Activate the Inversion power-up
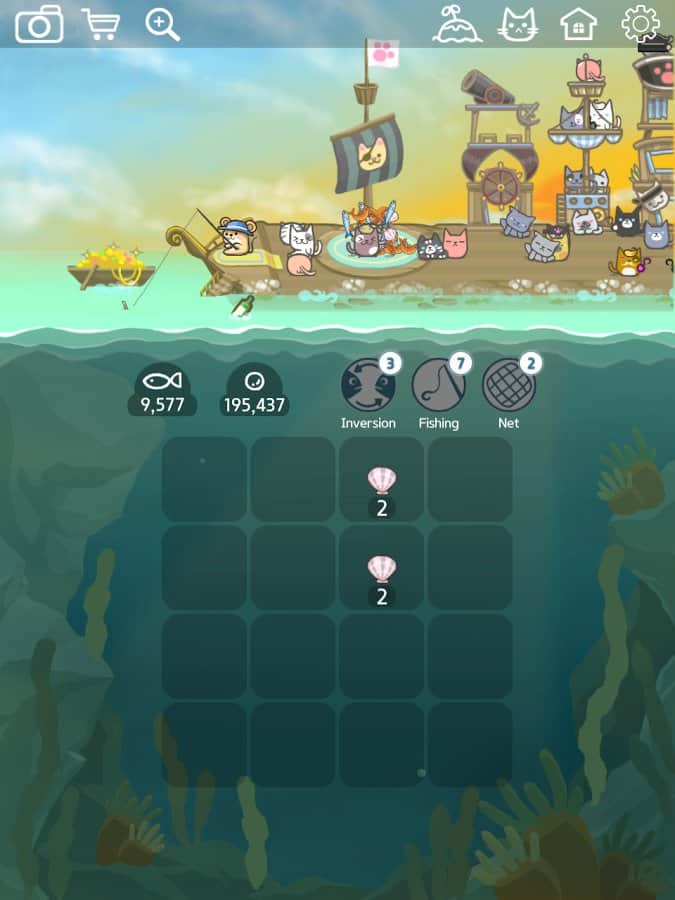The image size is (675, 900). pos(368,386)
